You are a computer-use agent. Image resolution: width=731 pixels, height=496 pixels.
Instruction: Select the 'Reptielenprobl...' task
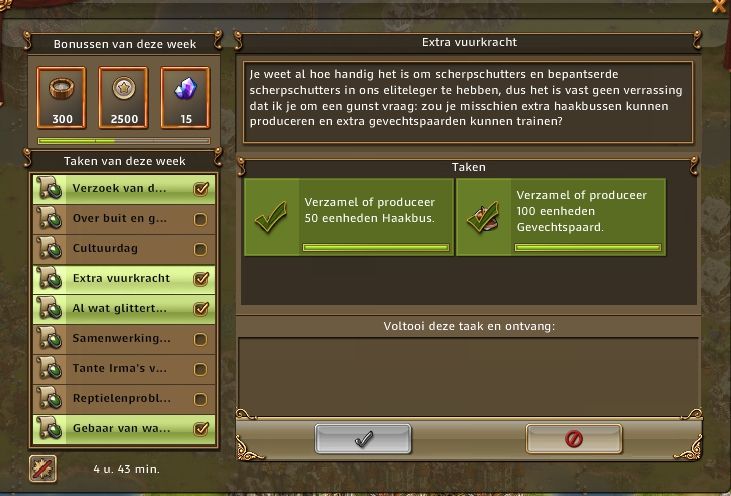tap(122, 398)
